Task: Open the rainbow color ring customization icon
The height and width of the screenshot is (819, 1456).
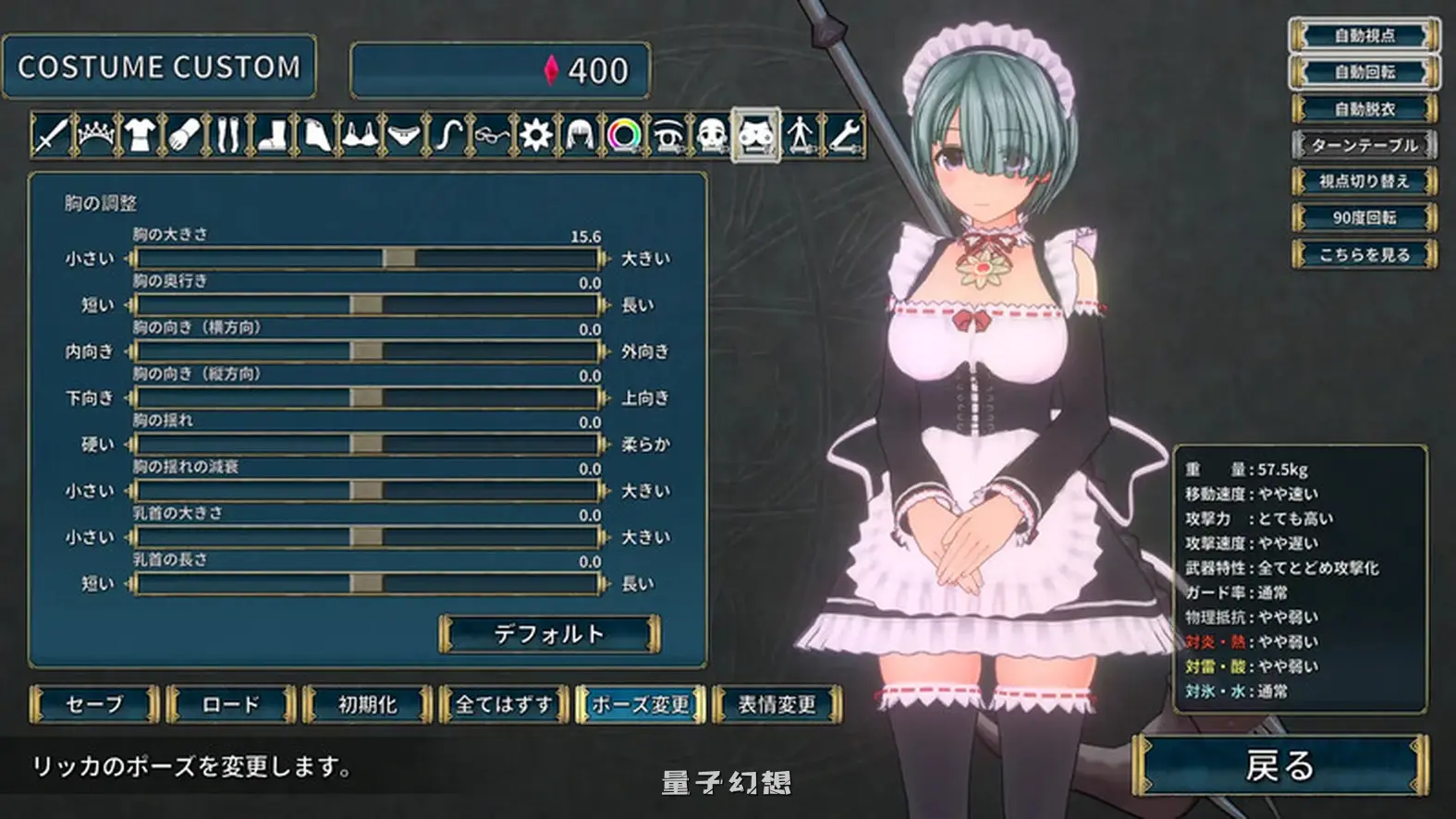Action: click(x=625, y=139)
